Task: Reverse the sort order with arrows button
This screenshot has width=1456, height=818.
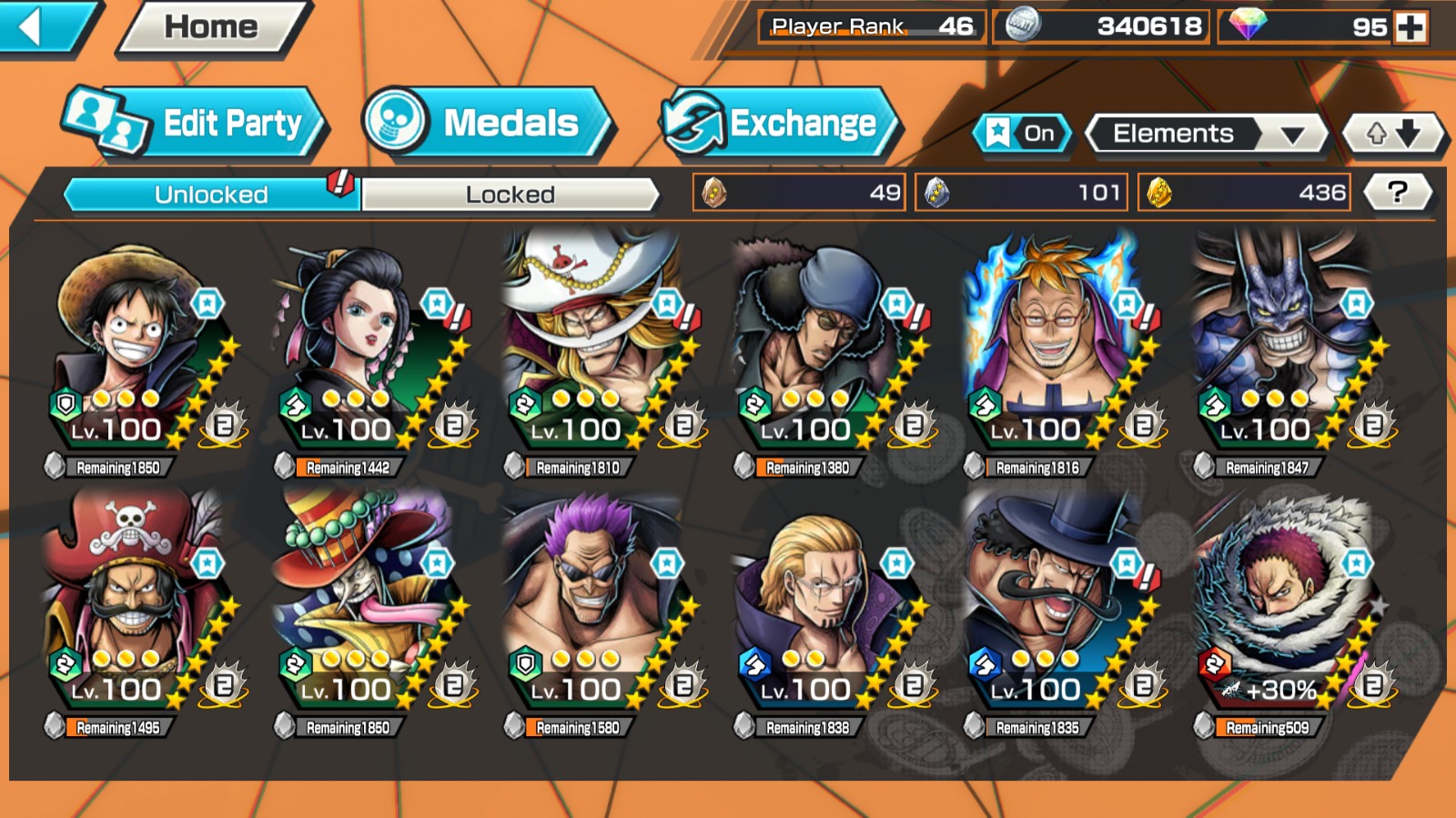Action: tap(1393, 134)
